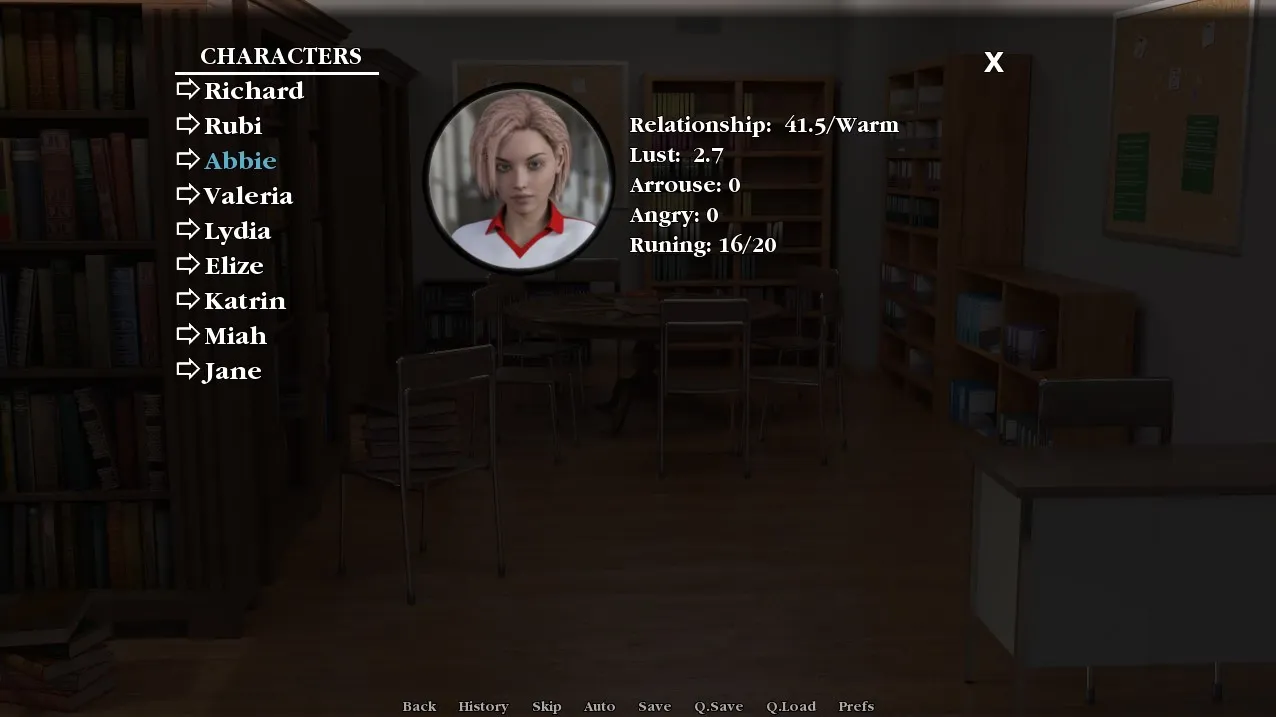Toggle Auto-forward mode

(x=599, y=706)
